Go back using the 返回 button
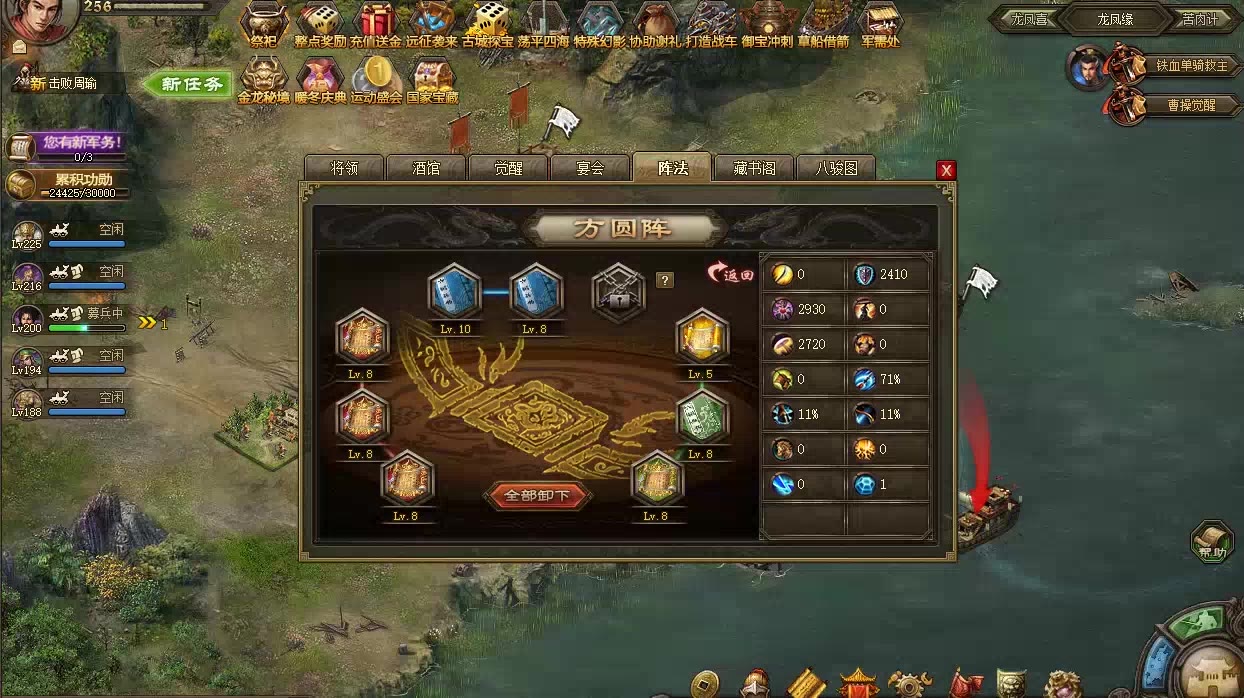 point(730,274)
